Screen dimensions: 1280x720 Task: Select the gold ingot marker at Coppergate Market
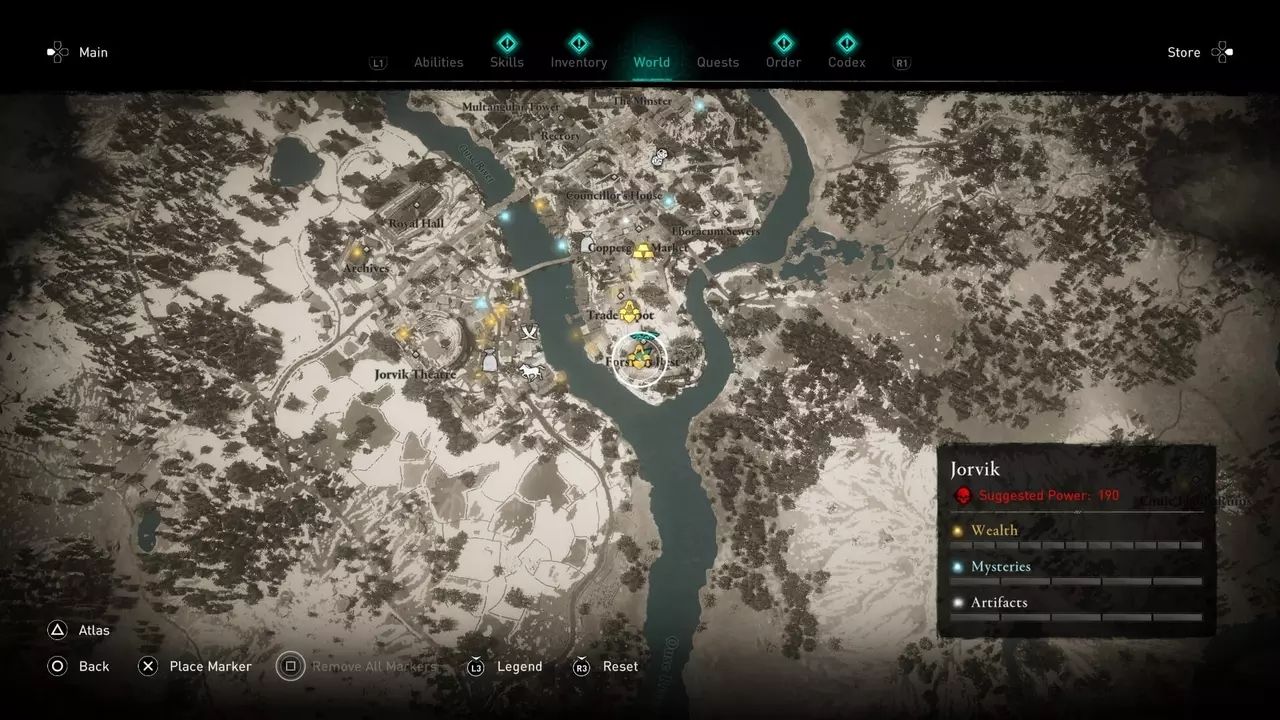click(x=642, y=250)
